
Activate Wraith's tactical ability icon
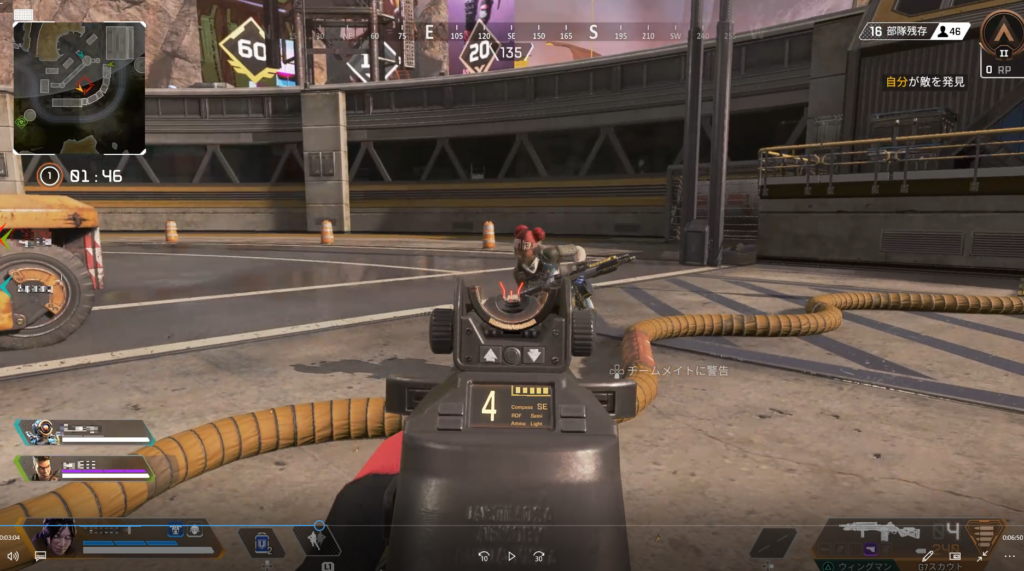tap(319, 541)
